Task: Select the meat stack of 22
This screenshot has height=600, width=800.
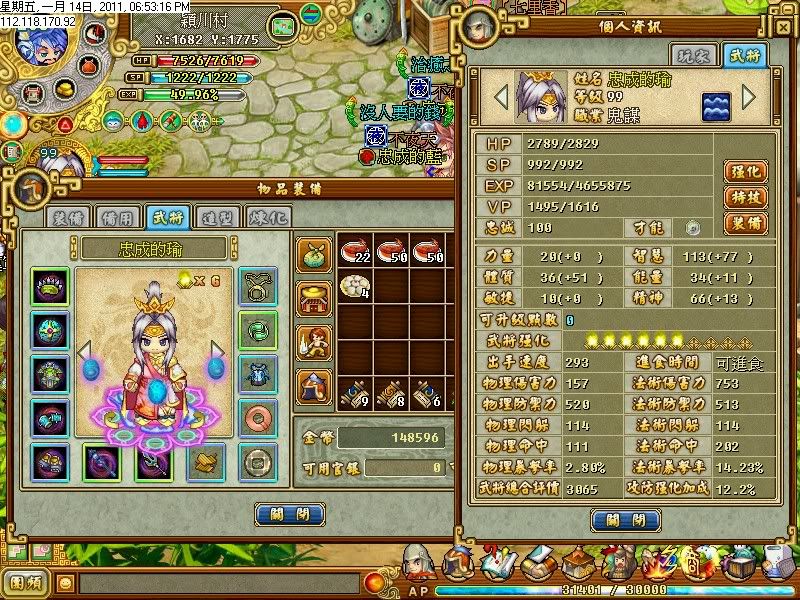Action: coord(357,252)
